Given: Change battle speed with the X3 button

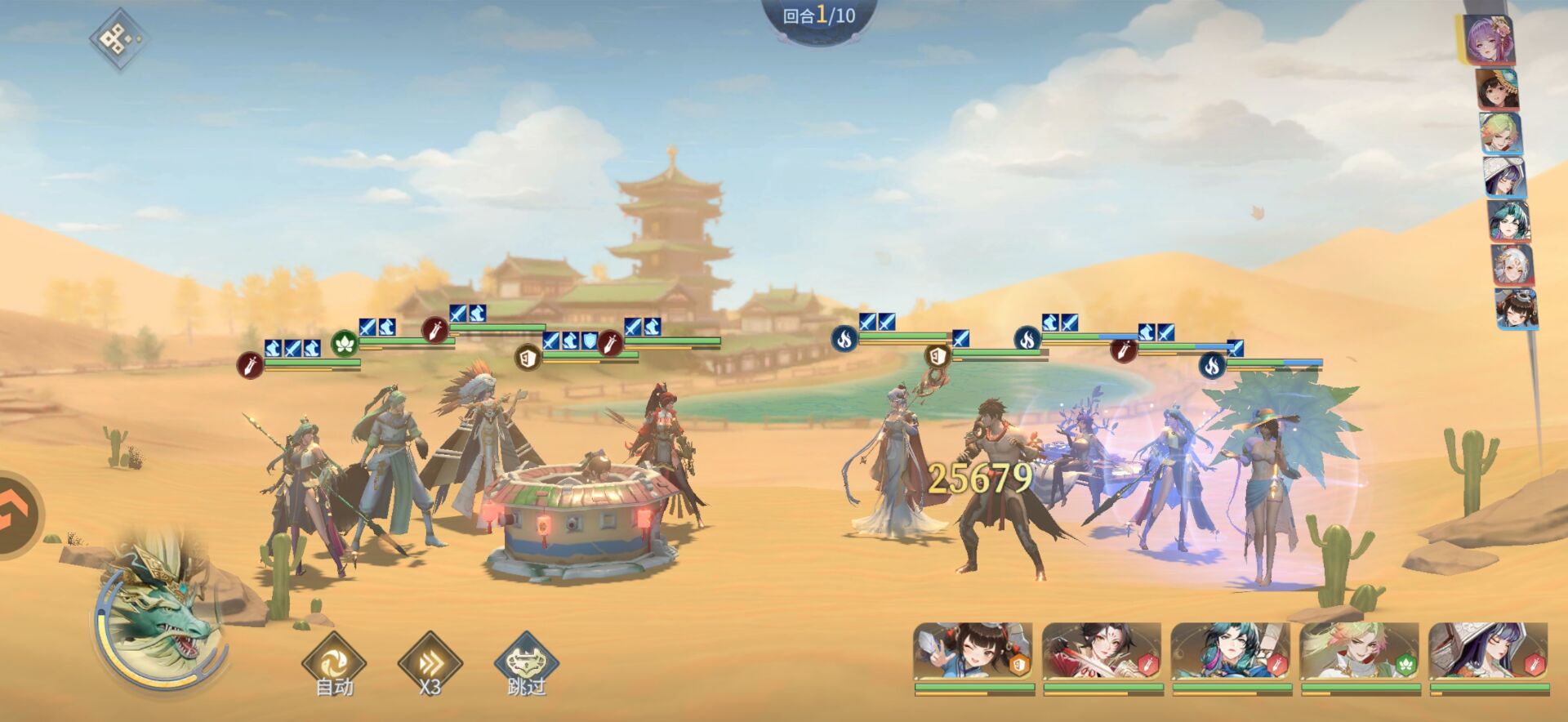Looking at the screenshot, I should (x=430, y=662).
